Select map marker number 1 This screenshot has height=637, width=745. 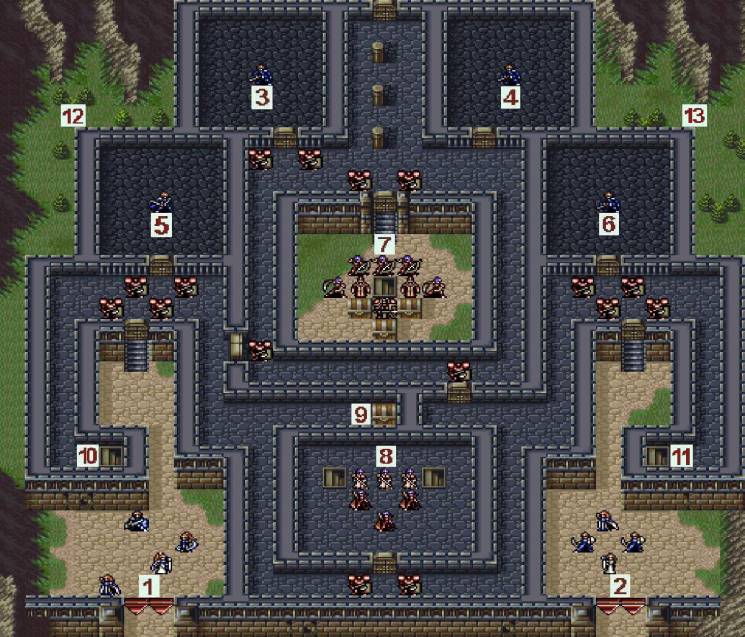coord(149,586)
